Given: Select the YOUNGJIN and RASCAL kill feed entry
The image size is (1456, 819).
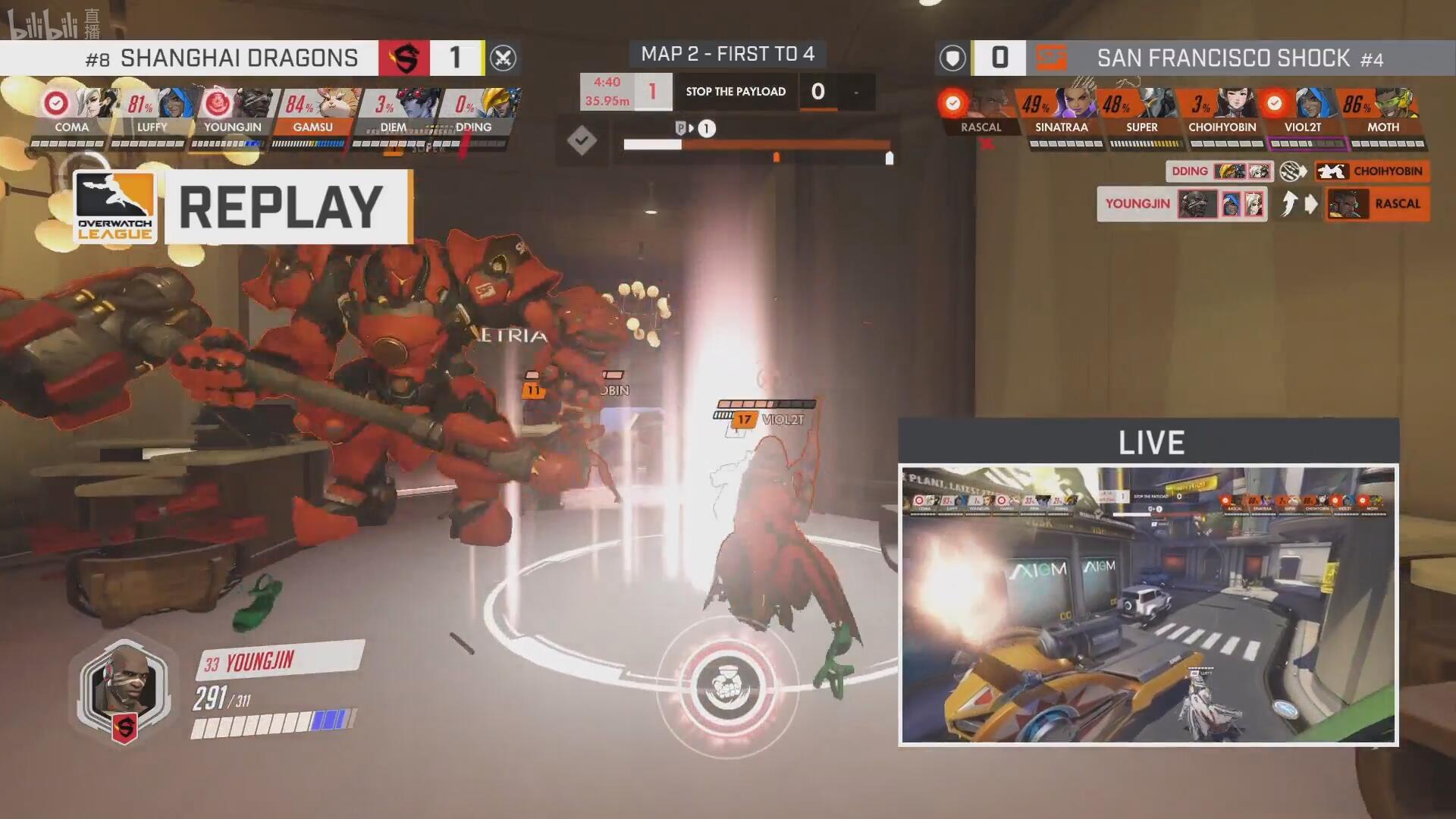Looking at the screenshot, I should pos(1263,204).
